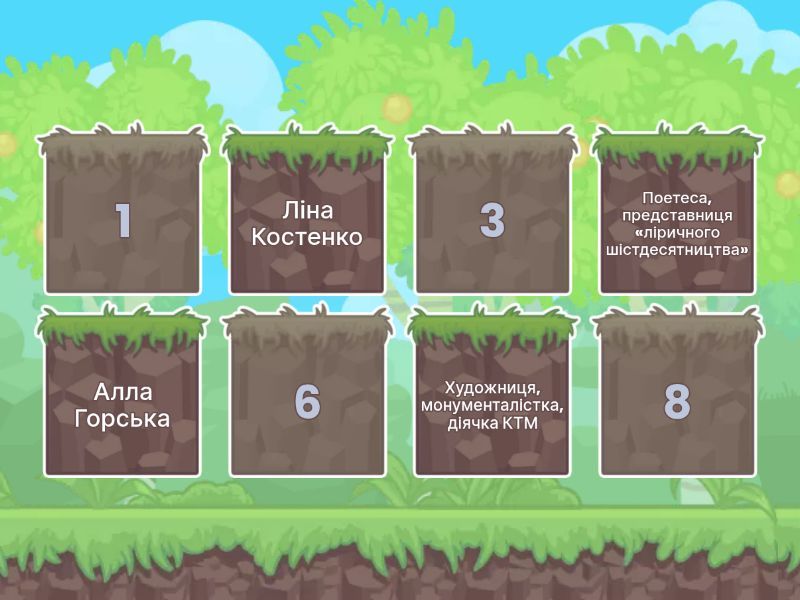
Task: Flip over tile number 1
Action: pos(122,220)
